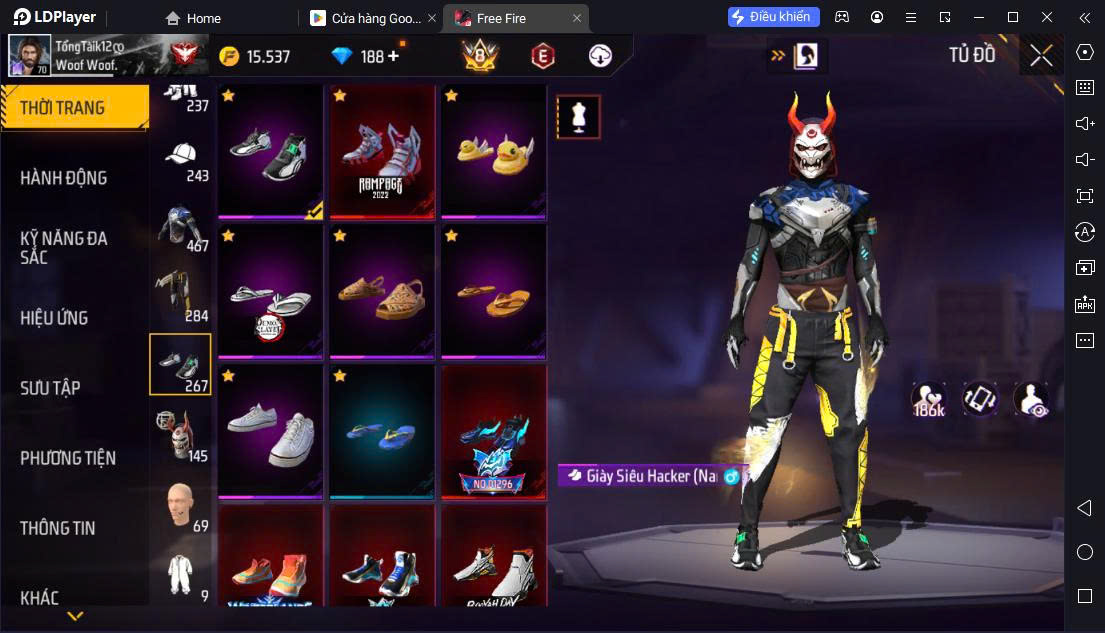
Task: Open the KỸ NĂNG ĐA SẮC tab
Action: point(64,247)
